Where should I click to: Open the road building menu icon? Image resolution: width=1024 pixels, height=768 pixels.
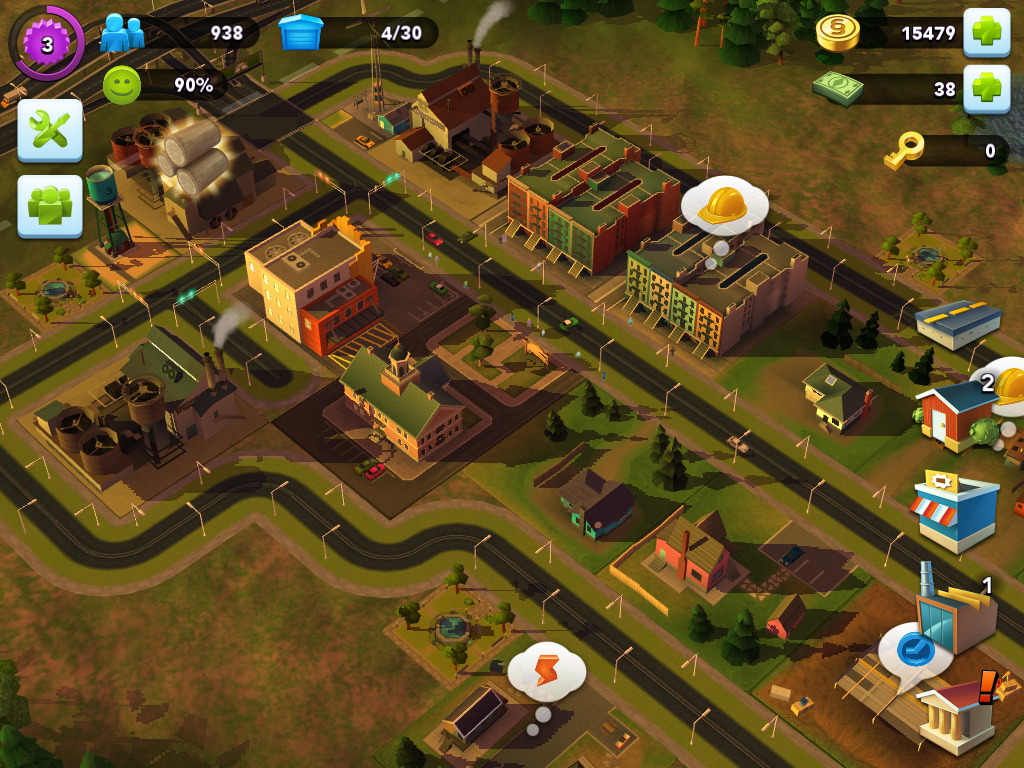click(958, 323)
